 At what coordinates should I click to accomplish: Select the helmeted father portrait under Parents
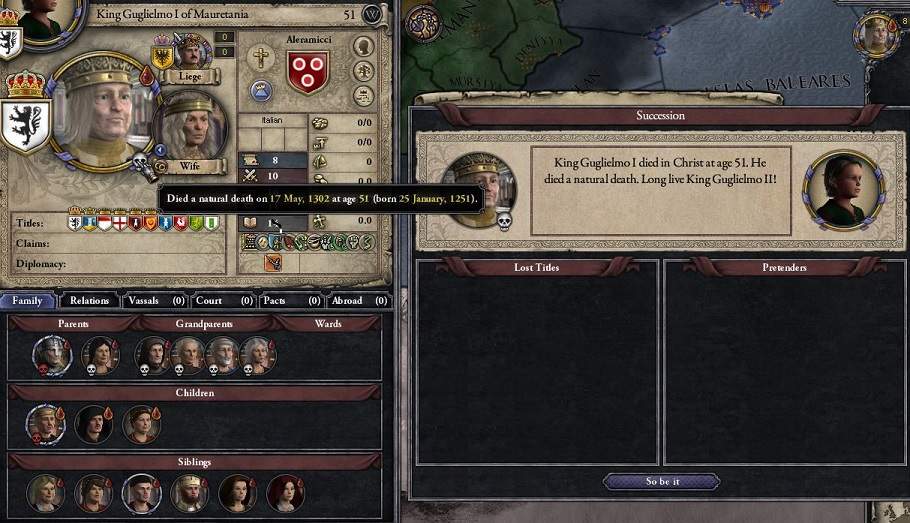click(52, 355)
